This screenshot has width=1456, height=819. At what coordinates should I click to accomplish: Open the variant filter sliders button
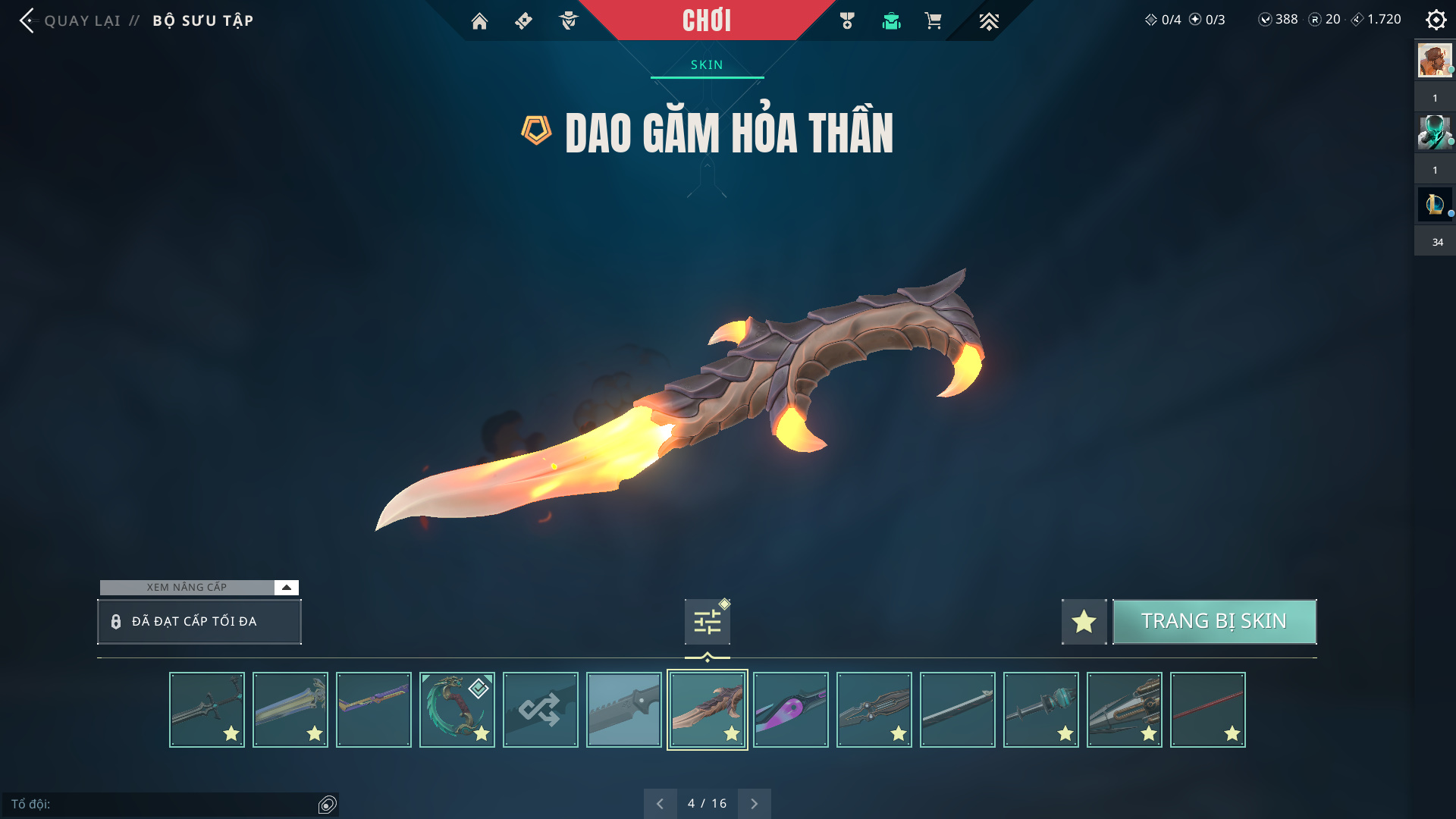[x=707, y=622]
